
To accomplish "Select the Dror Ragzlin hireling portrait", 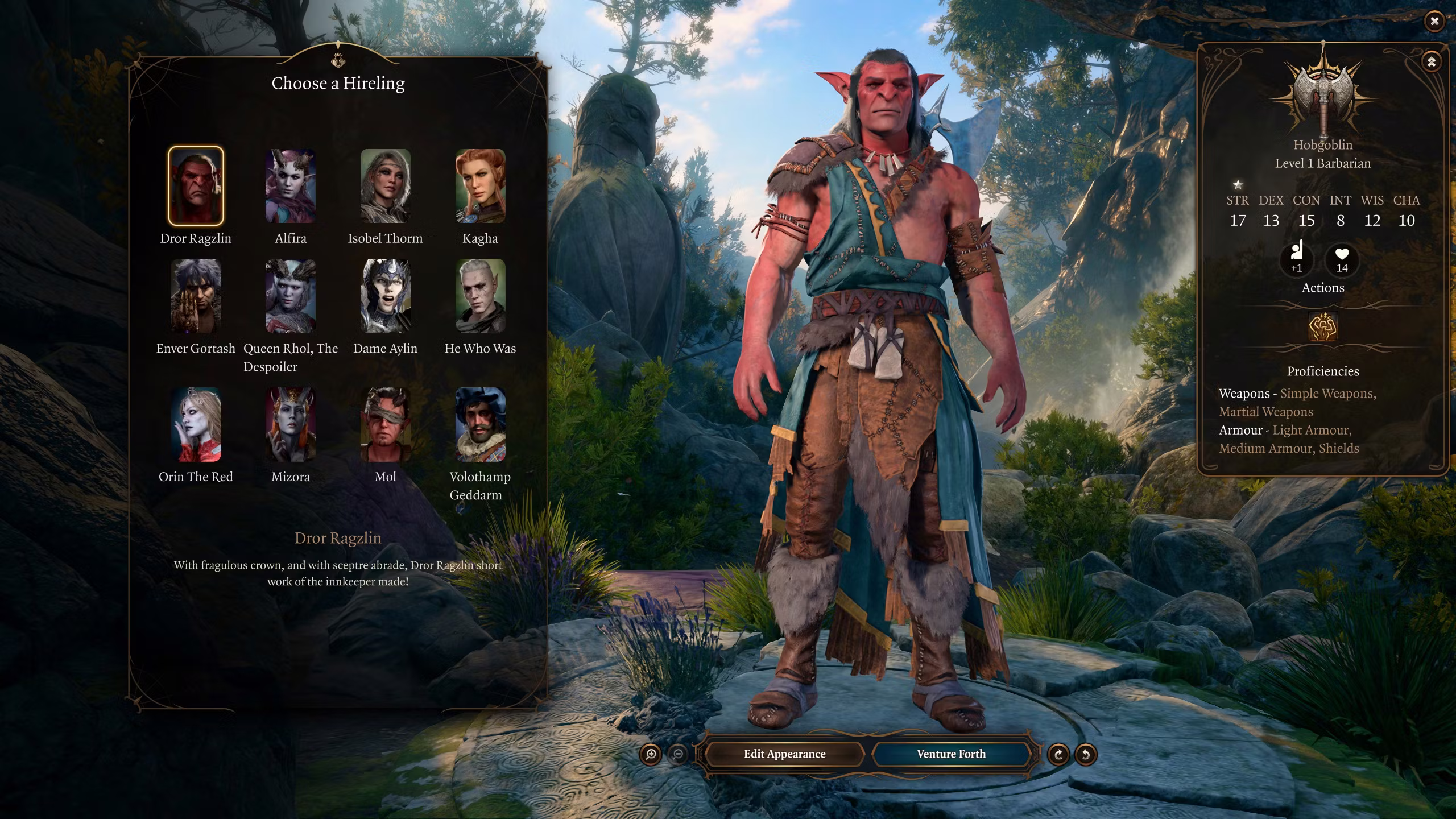I will coord(196,186).
